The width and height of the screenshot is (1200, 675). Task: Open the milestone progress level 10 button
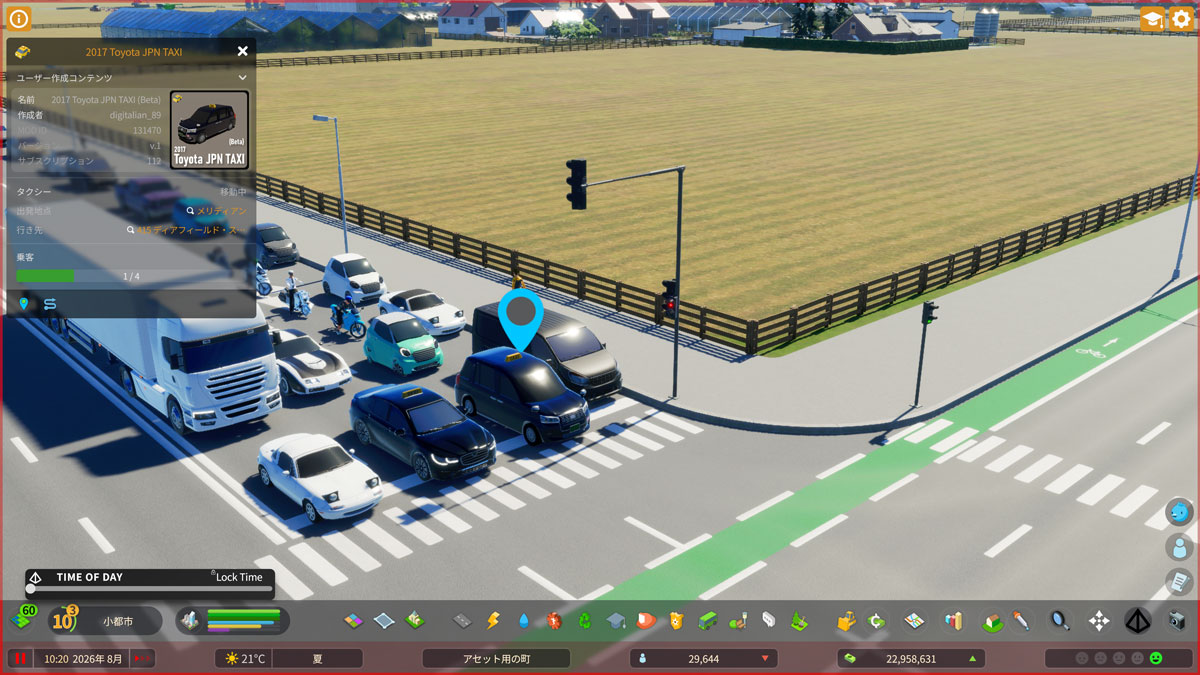pos(64,621)
